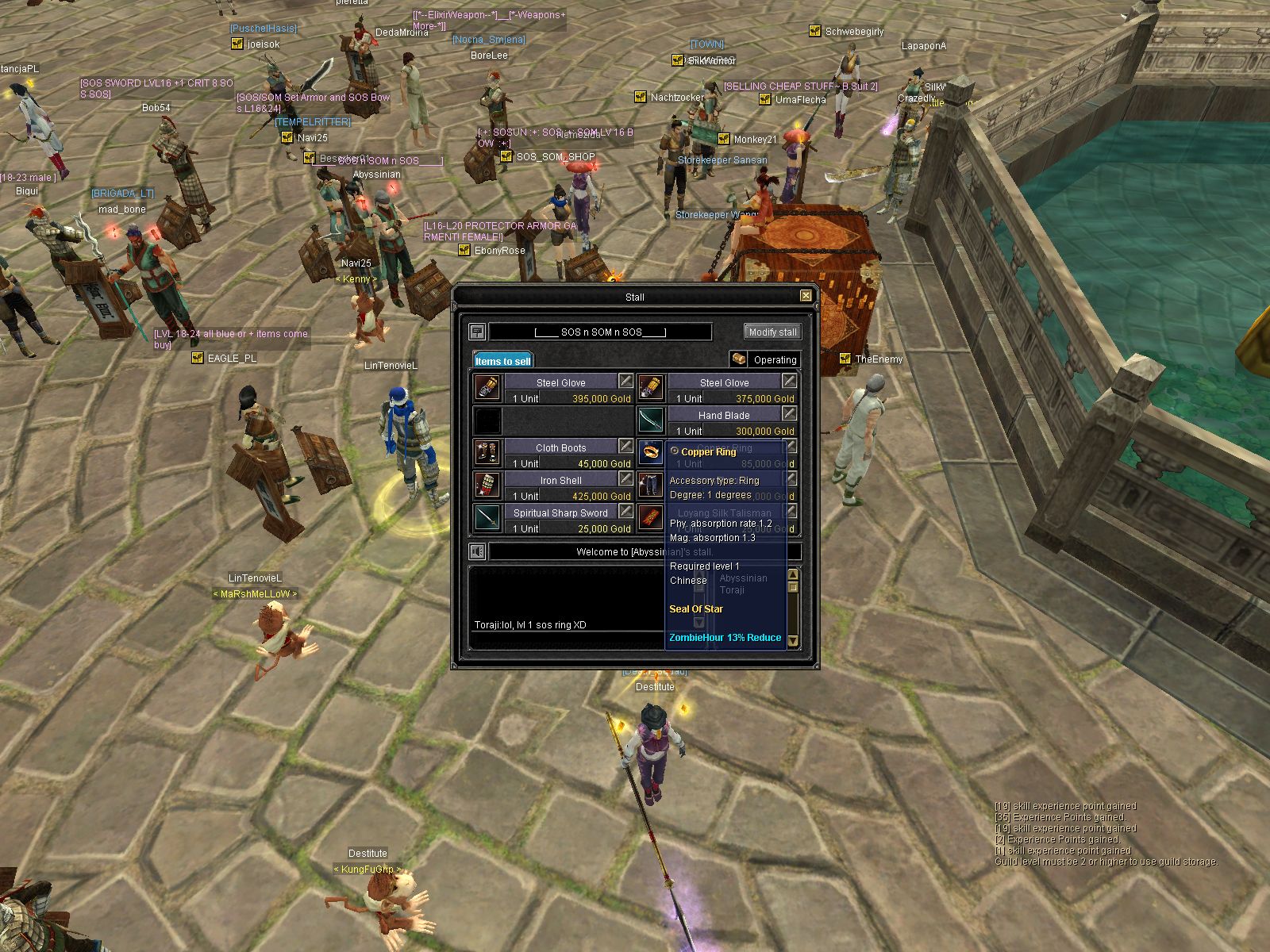Select the 375,000 Gold Steel Glove icon
Screen dimensions: 1270x952
[650, 388]
